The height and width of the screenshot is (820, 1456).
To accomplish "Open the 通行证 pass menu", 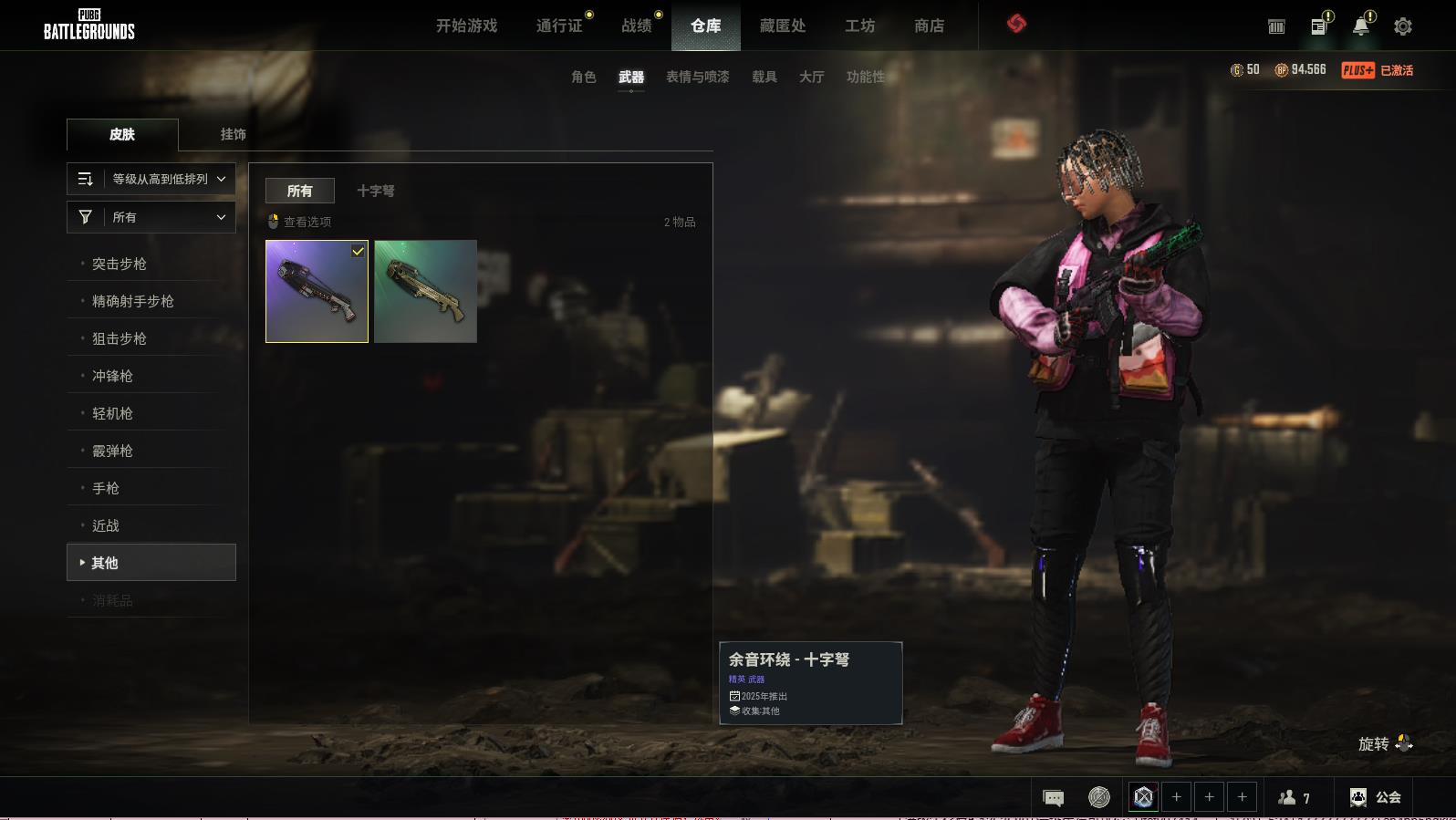I will 559,26.
